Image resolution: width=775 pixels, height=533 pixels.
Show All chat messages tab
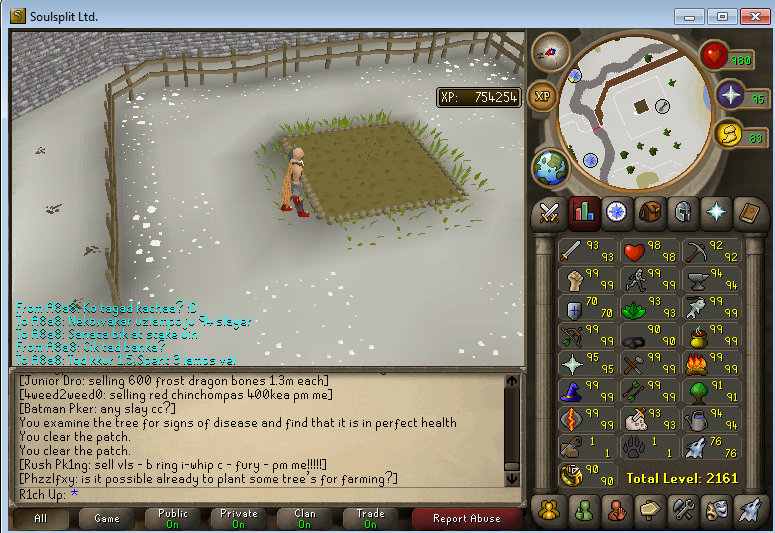point(41,518)
